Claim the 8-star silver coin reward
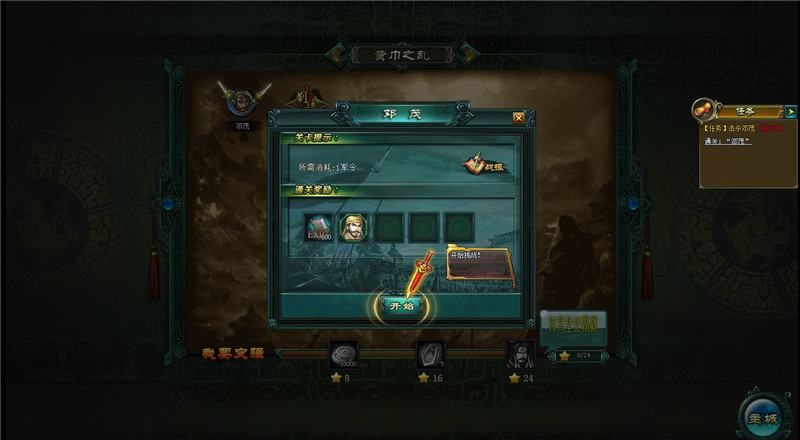Viewport: 800px width, 440px height. click(x=345, y=354)
